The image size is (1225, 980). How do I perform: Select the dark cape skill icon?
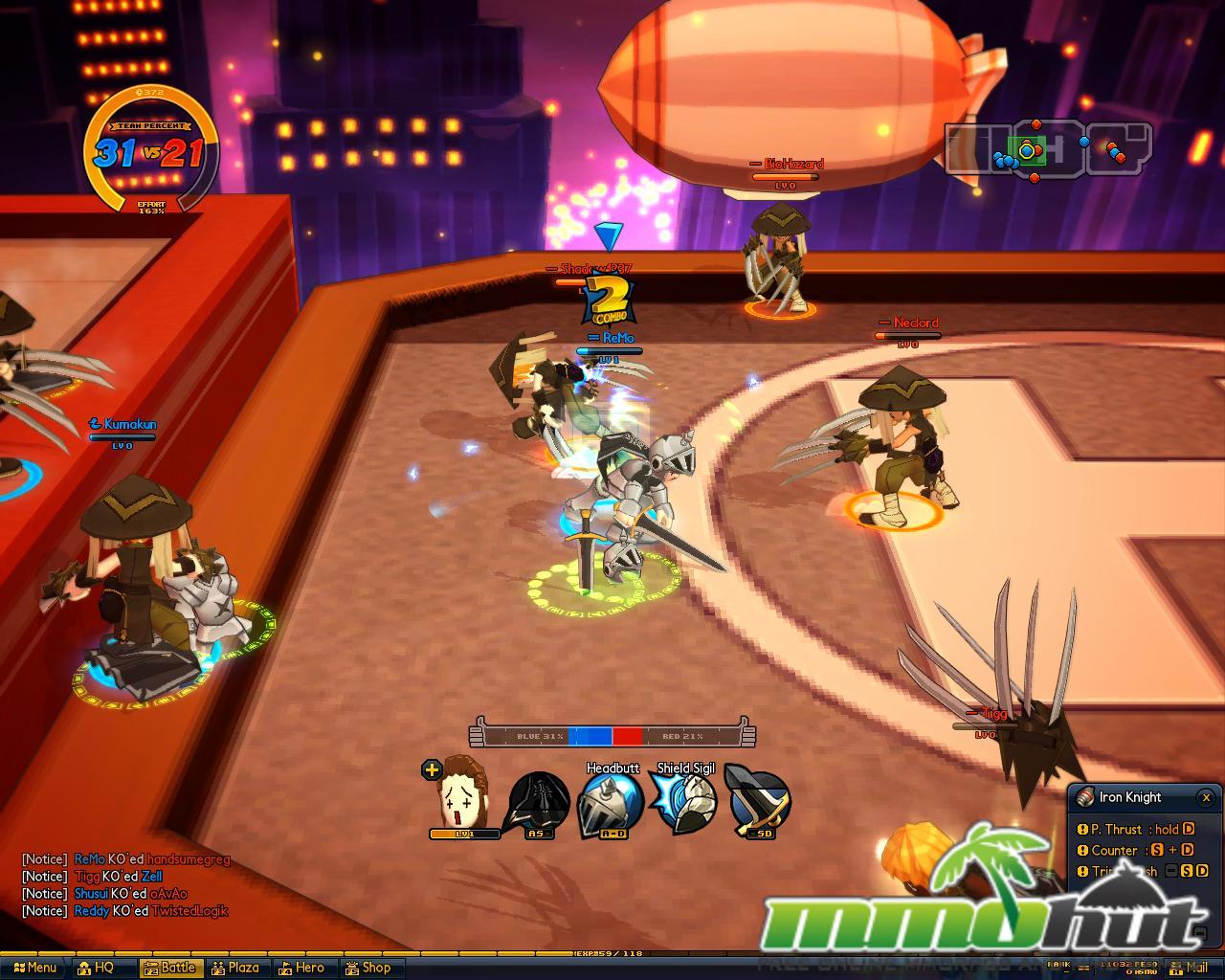(540, 802)
